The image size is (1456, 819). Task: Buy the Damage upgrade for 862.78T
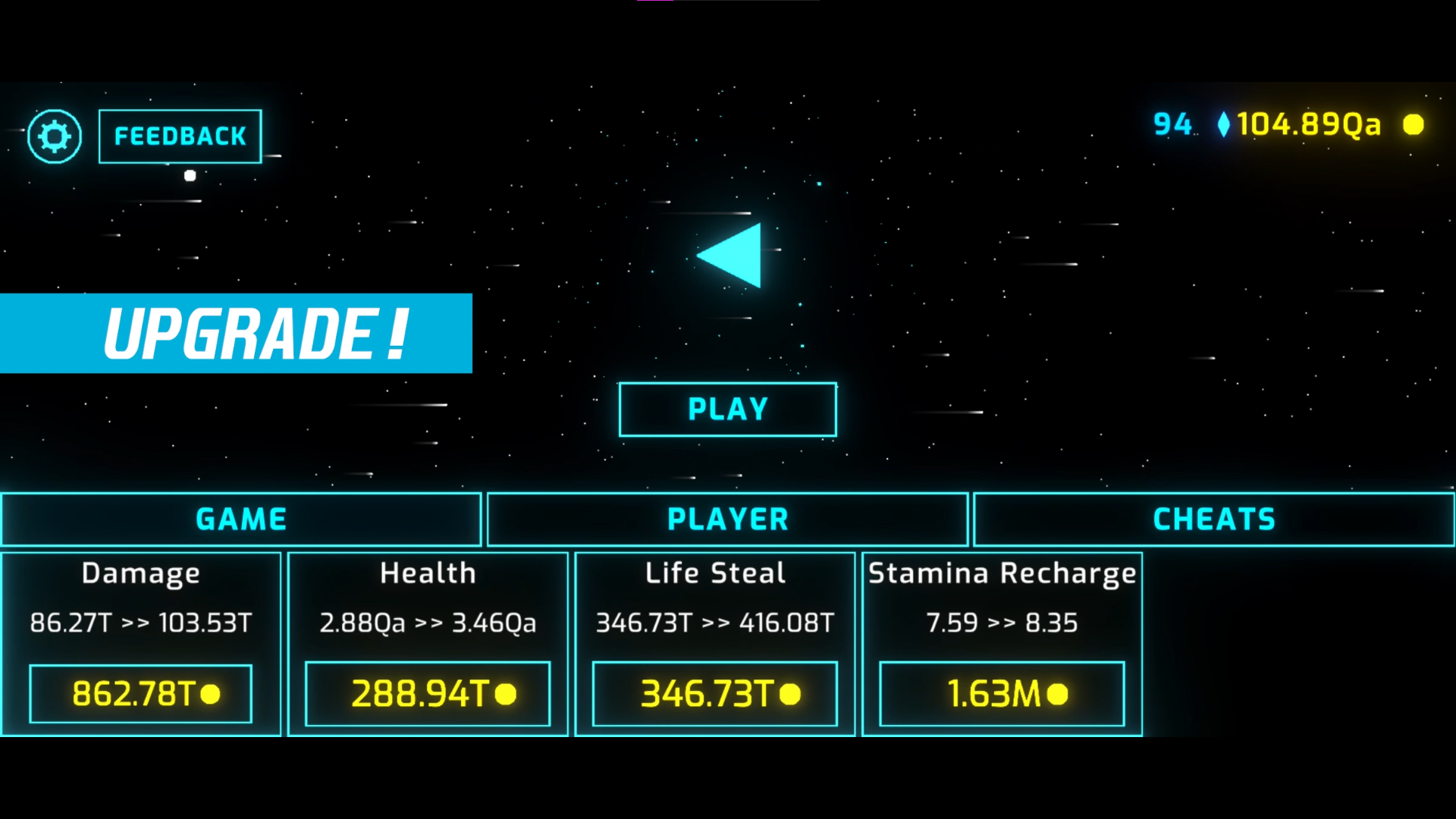(x=140, y=692)
